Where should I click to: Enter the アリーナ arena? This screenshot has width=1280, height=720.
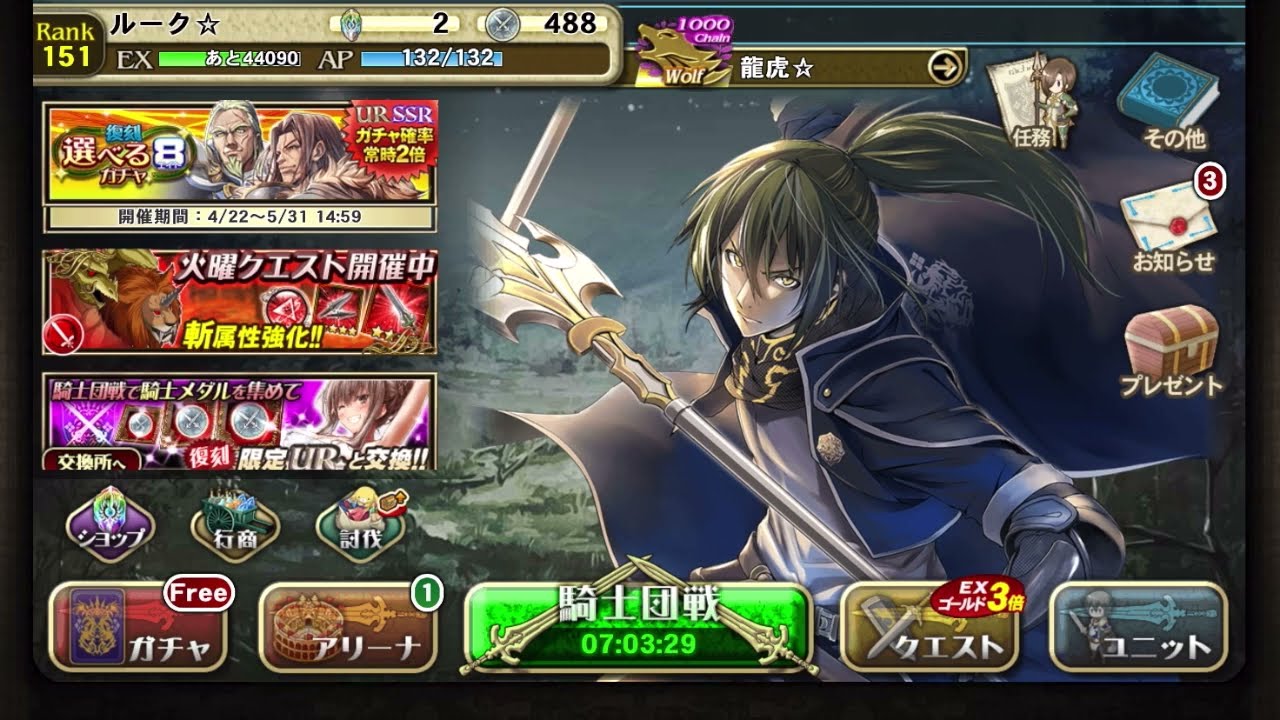(x=348, y=630)
